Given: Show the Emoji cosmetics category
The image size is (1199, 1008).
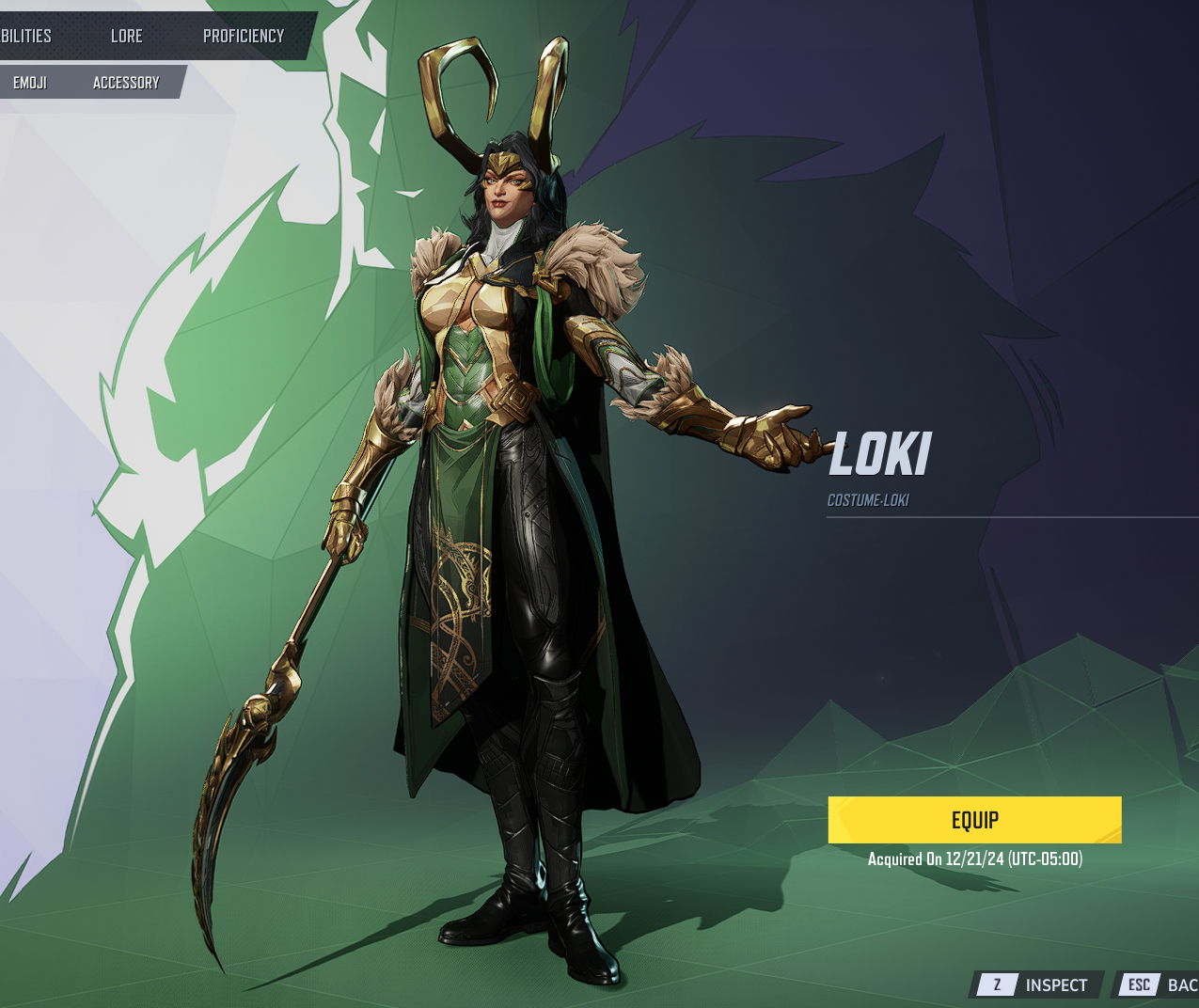Looking at the screenshot, I should pos(30,83).
